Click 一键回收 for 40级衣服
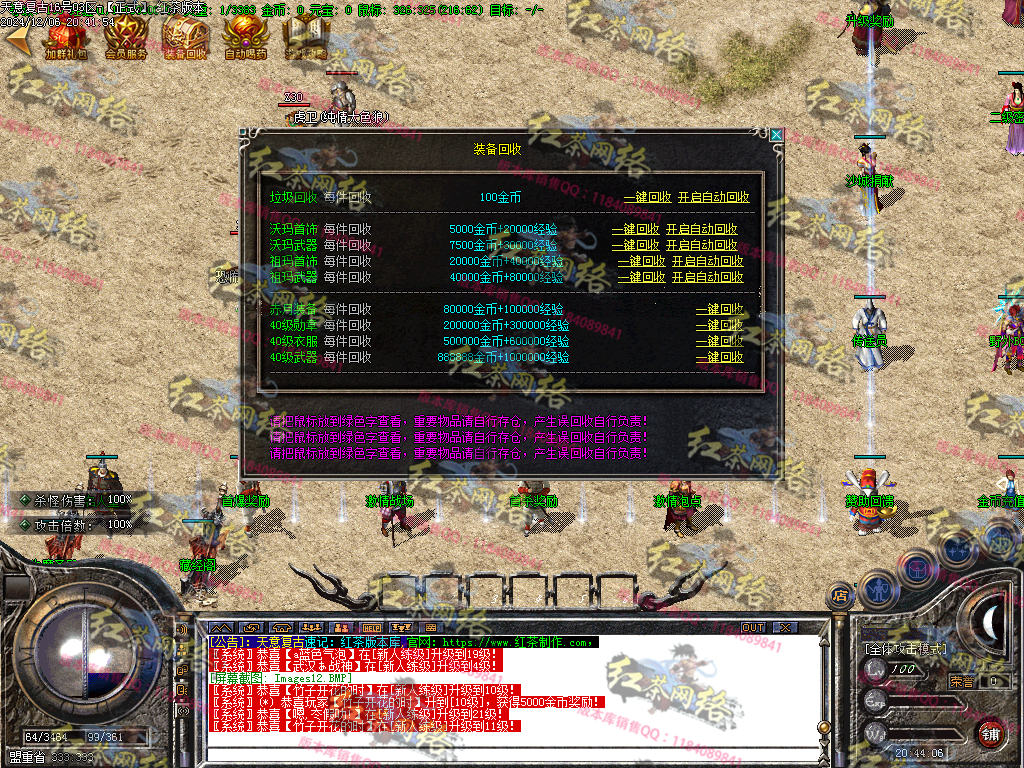This screenshot has height=768, width=1024. [719, 342]
